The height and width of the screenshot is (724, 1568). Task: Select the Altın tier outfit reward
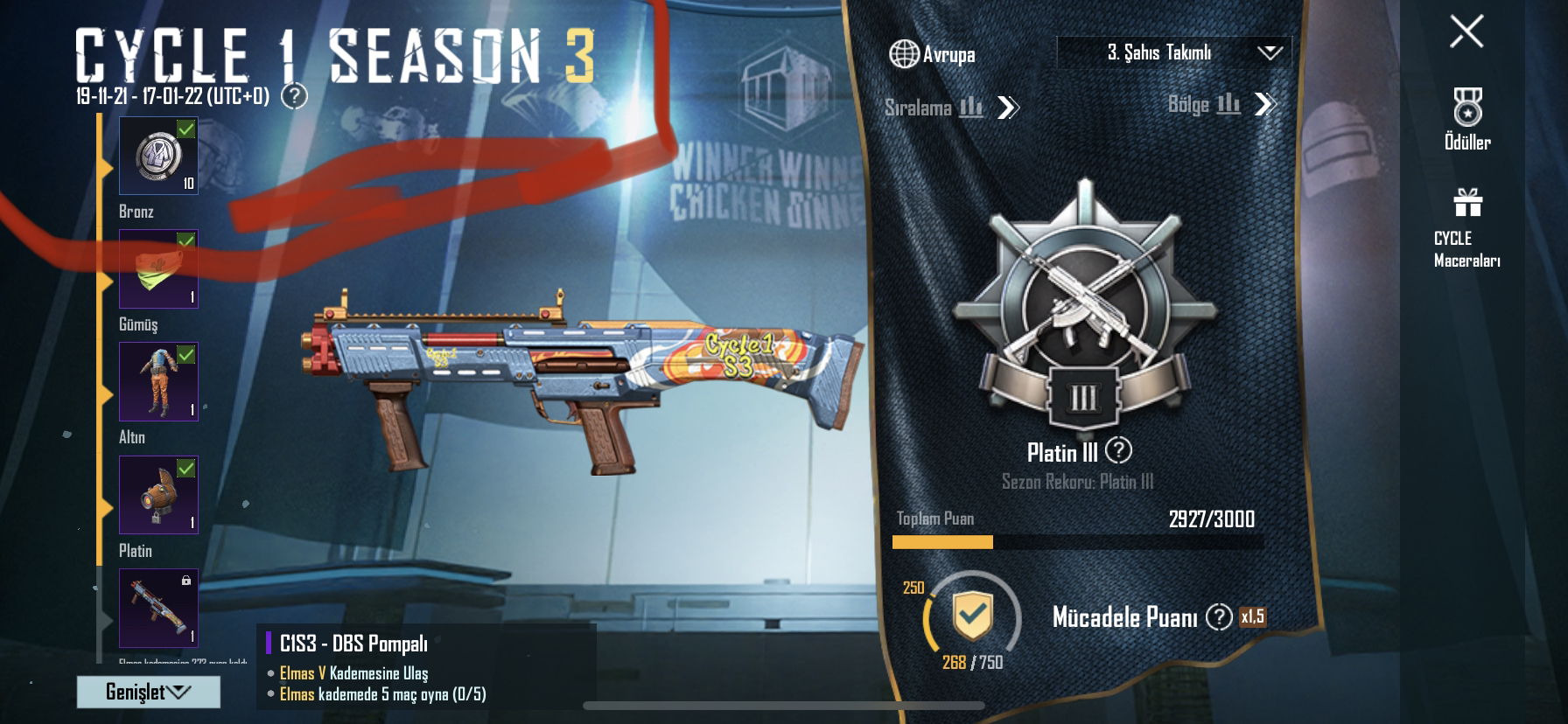point(158,381)
